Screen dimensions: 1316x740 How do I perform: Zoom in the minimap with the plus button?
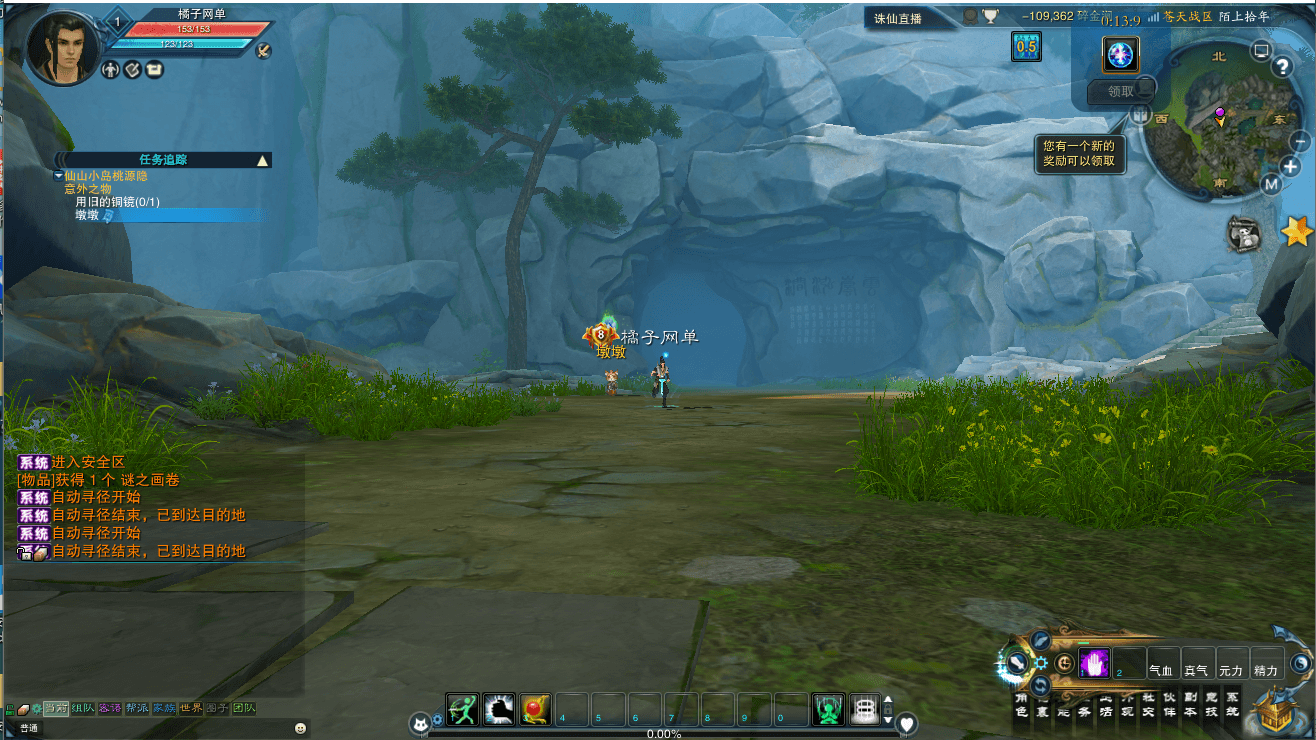click(x=1291, y=167)
